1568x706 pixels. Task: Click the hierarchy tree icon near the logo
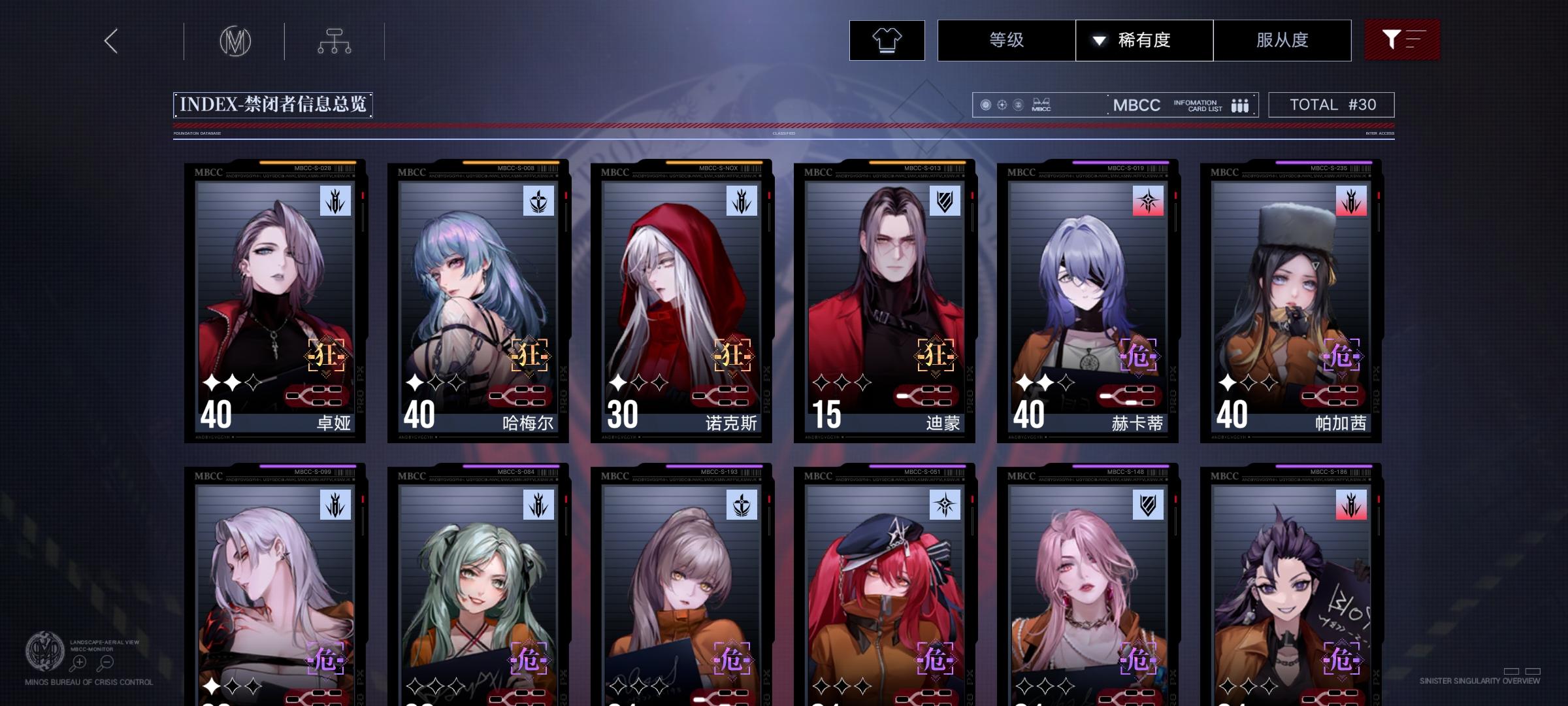pyautogui.click(x=335, y=40)
